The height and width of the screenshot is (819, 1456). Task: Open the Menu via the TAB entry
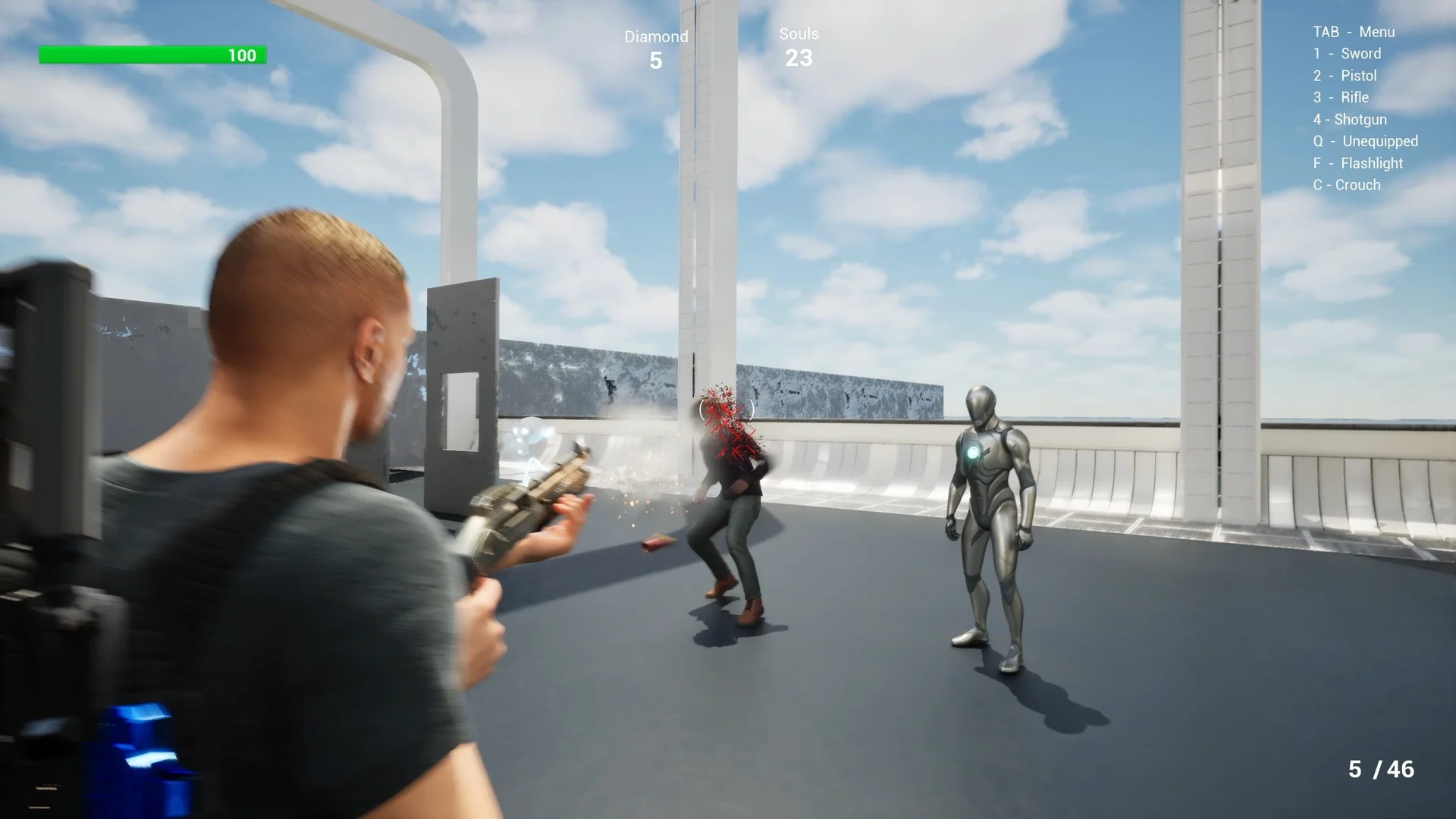click(x=1354, y=32)
